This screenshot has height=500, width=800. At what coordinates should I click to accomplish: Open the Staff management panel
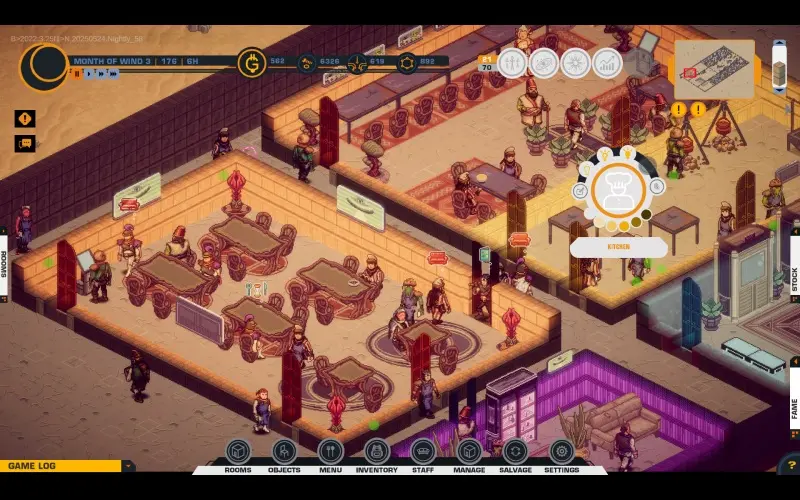[x=423, y=453]
